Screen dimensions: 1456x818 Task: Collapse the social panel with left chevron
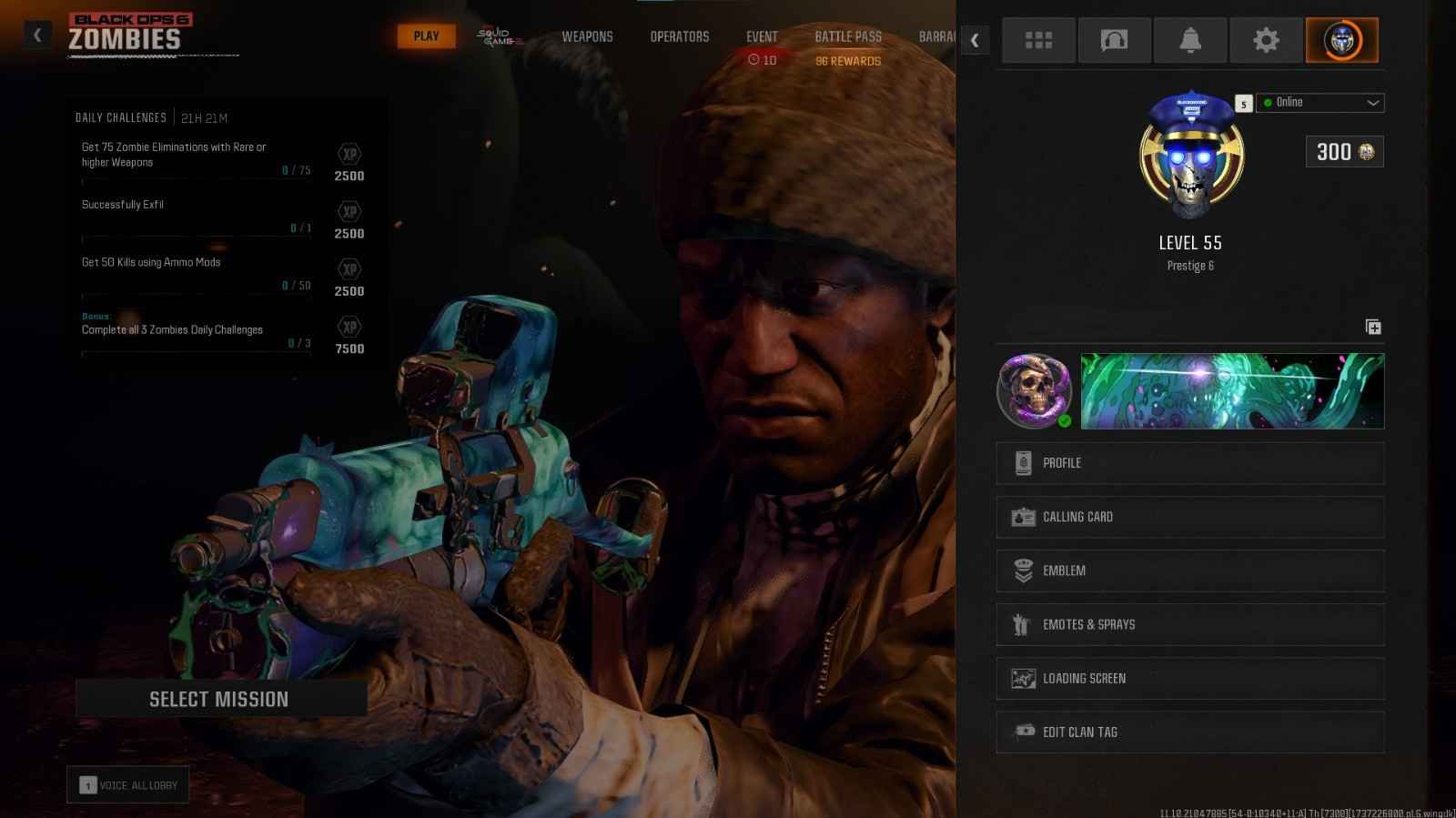click(x=975, y=40)
